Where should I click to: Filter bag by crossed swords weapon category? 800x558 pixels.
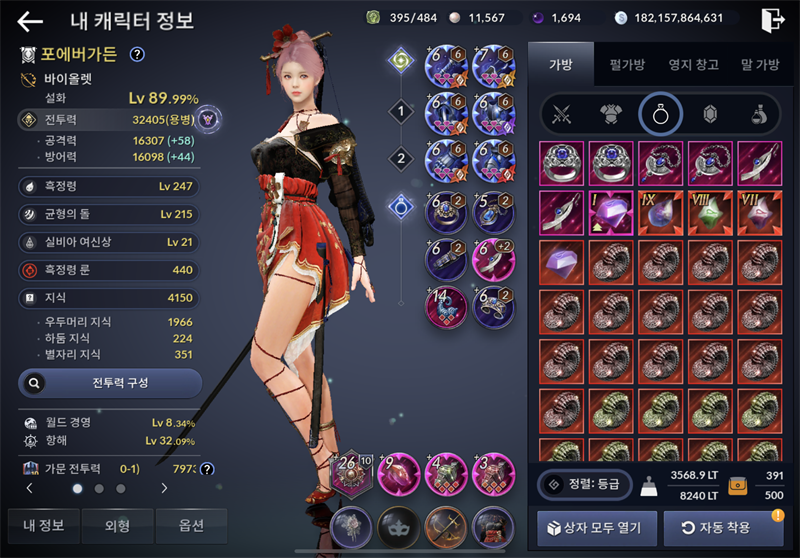(x=562, y=114)
